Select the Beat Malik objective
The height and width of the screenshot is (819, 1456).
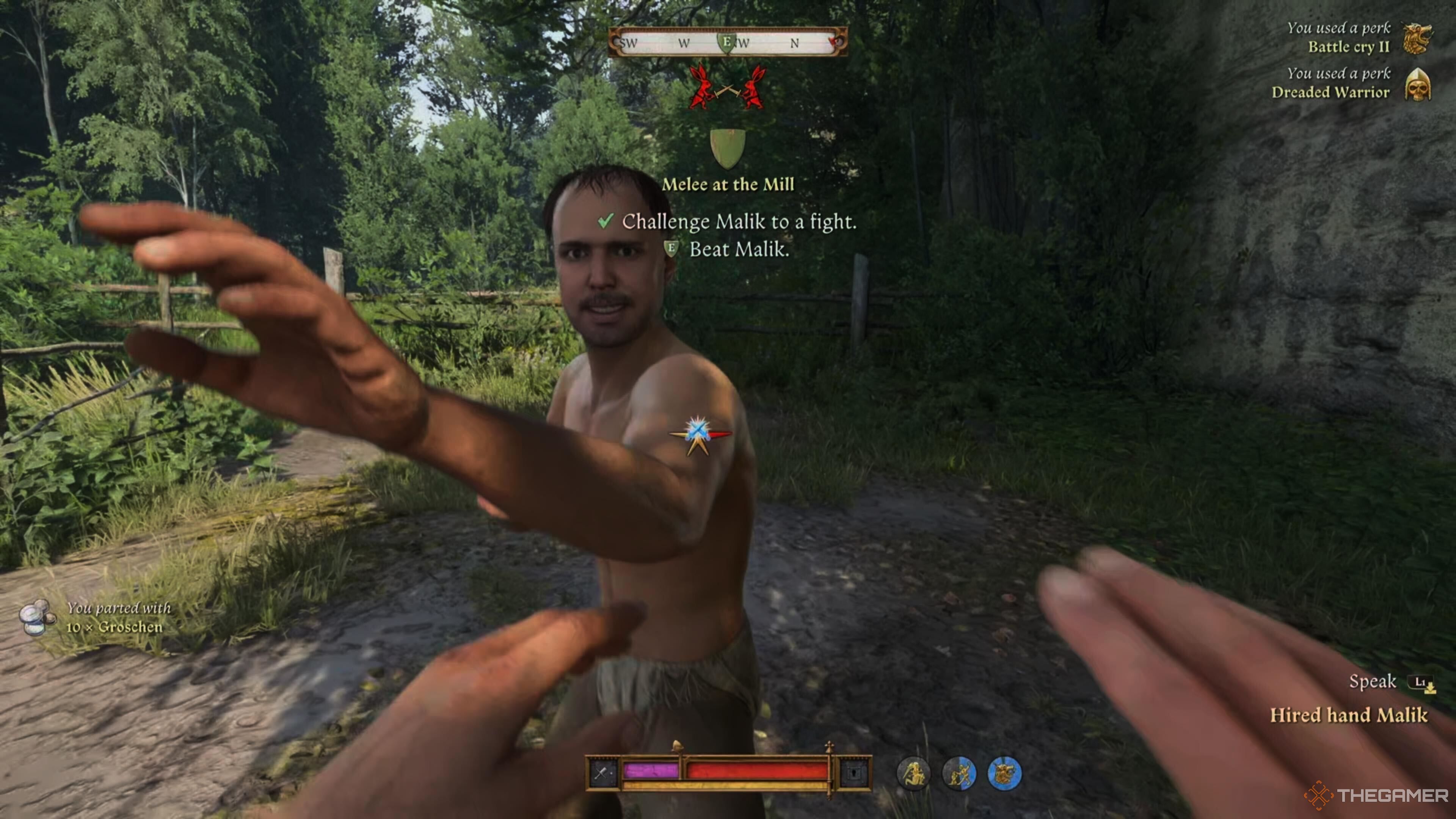coord(738,249)
